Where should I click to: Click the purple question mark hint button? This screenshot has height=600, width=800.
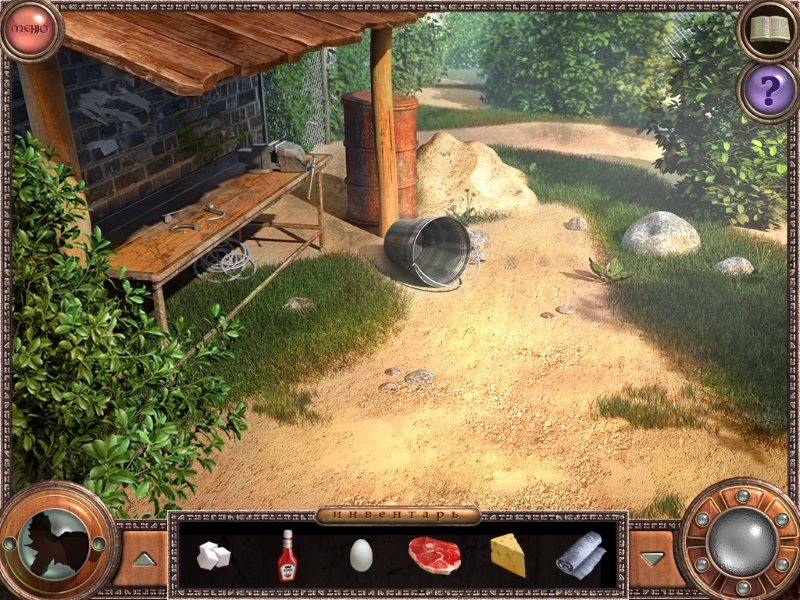768,91
